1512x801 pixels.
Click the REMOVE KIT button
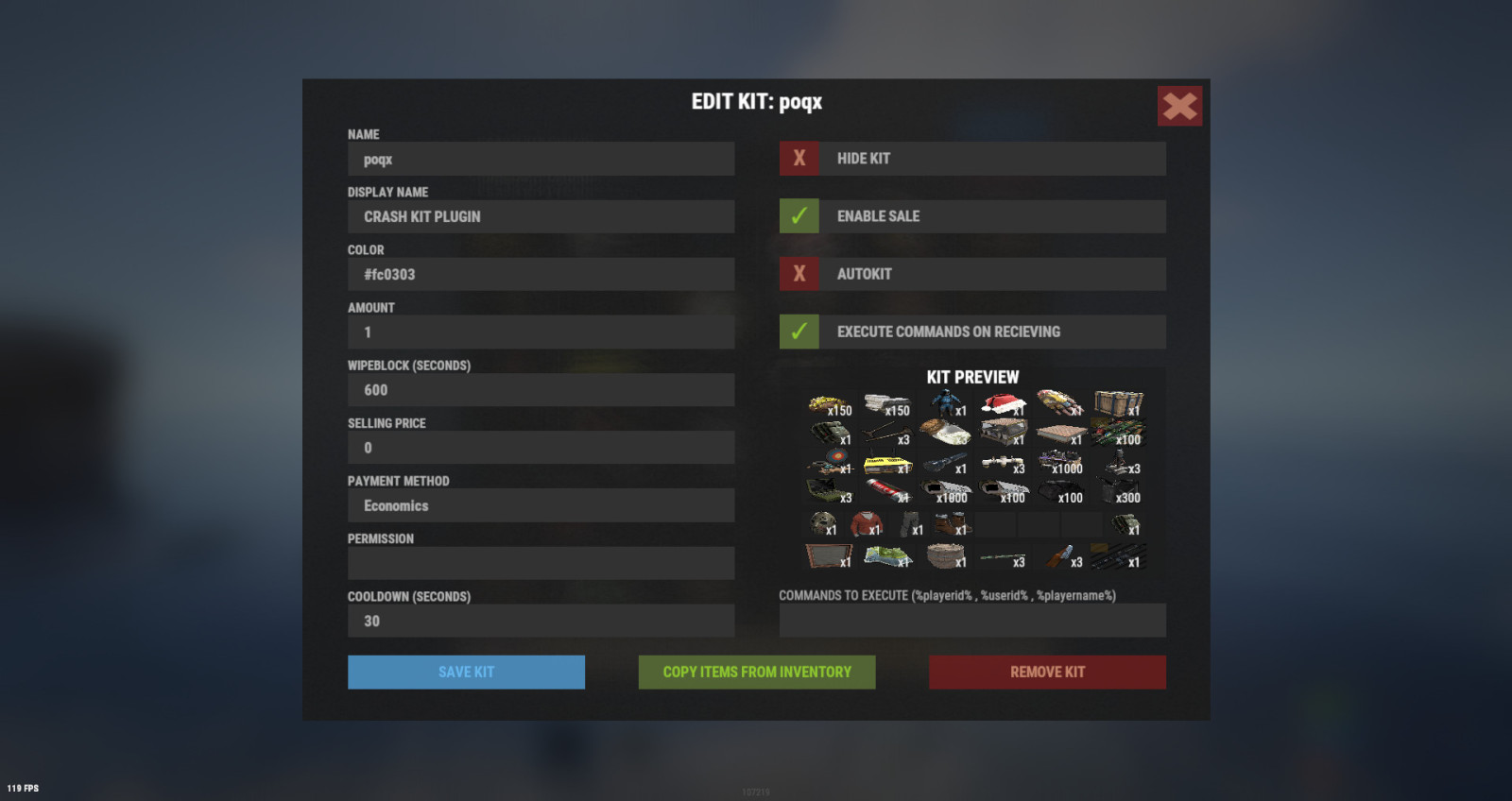(1046, 672)
